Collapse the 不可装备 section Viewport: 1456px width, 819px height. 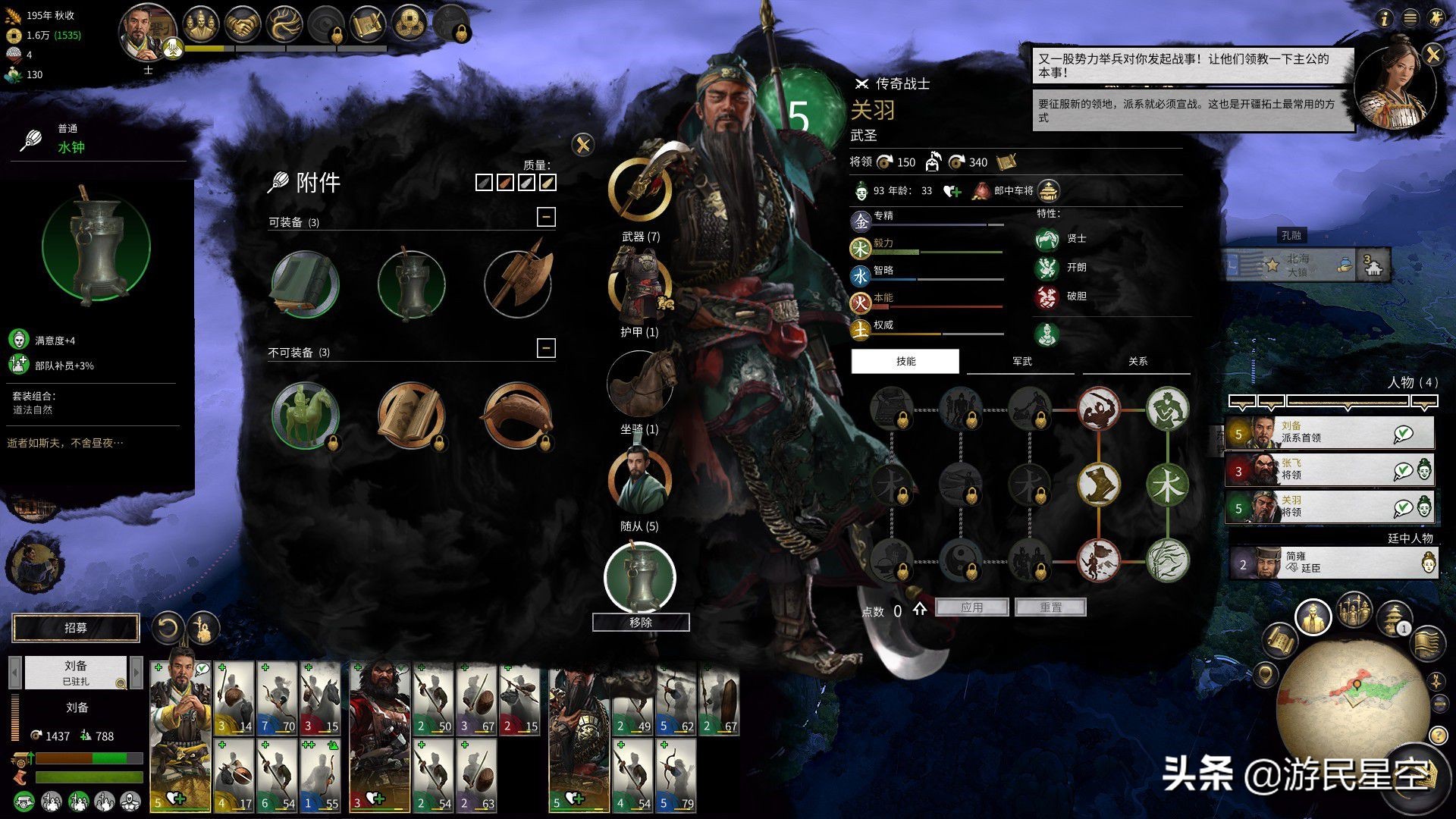tap(546, 348)
